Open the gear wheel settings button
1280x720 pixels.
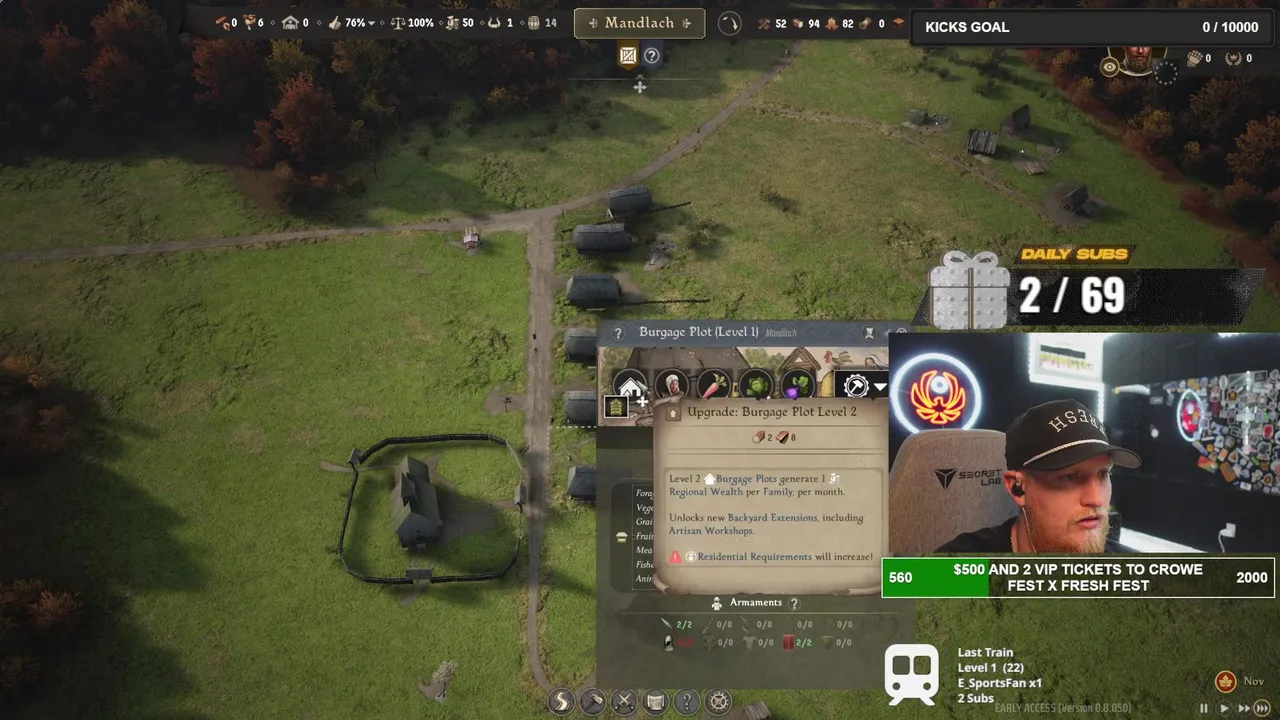coord(719,702)
